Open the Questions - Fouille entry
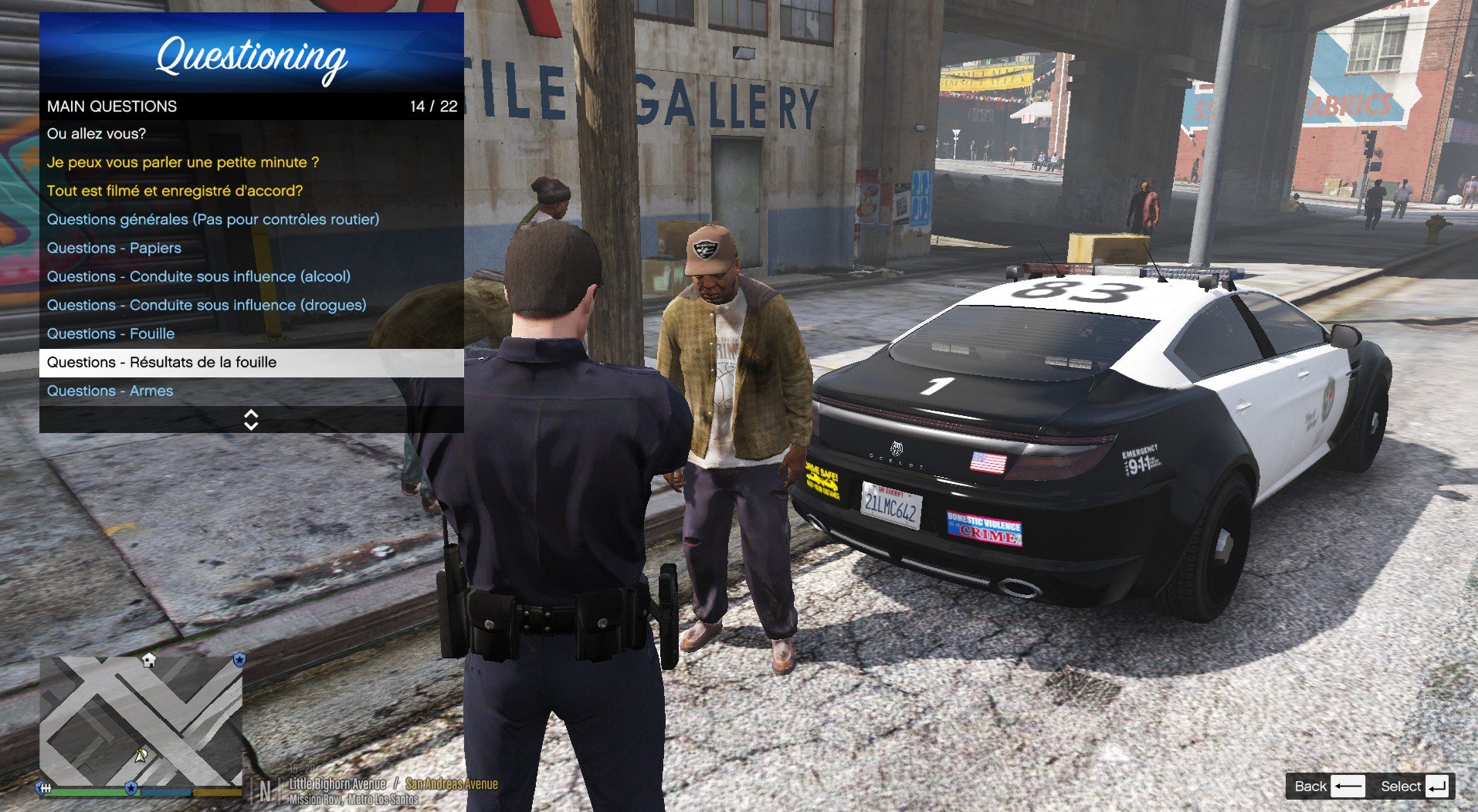The image size is (1478, 812). 110,333
